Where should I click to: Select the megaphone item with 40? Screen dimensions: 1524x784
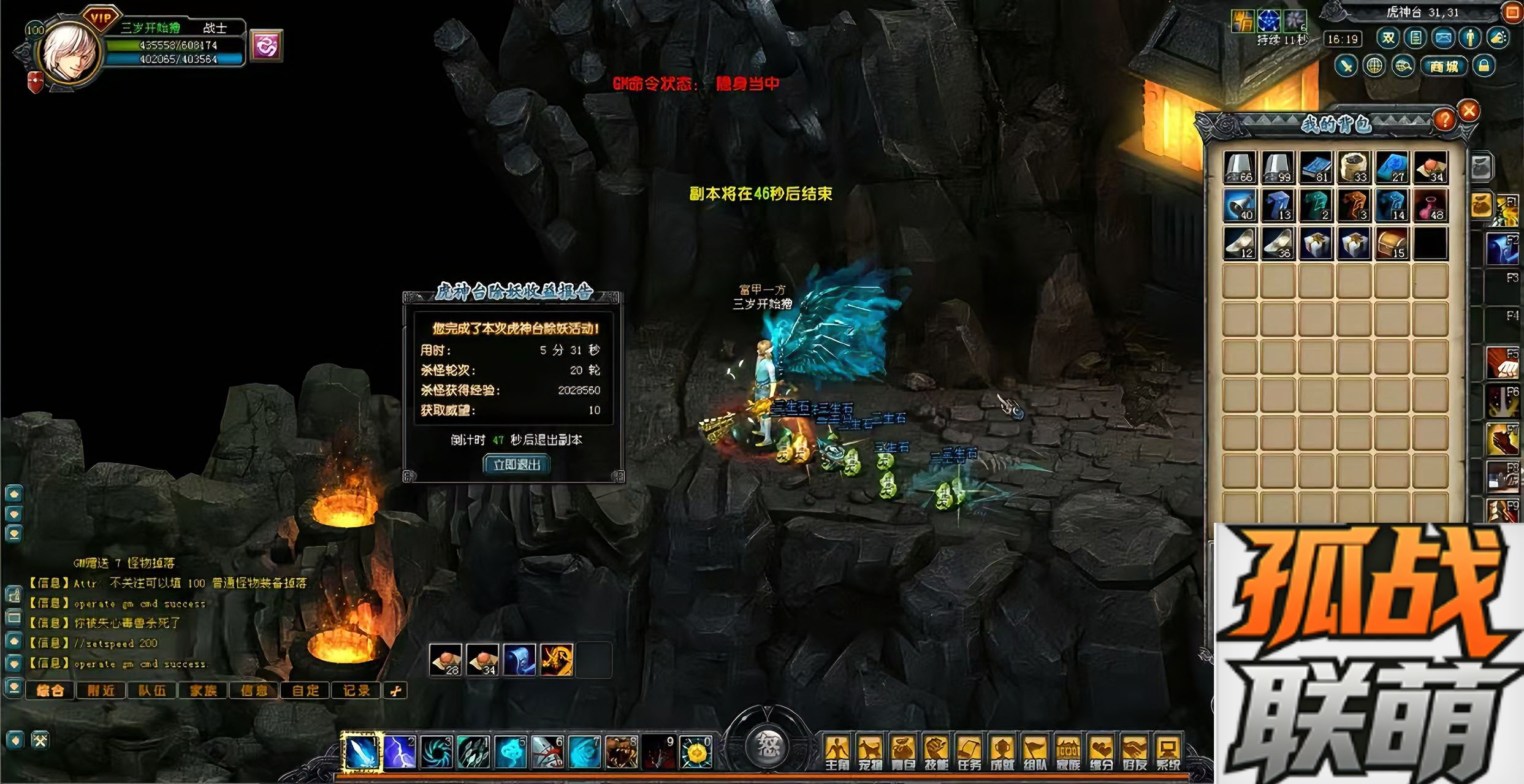tap(1240, 205)
